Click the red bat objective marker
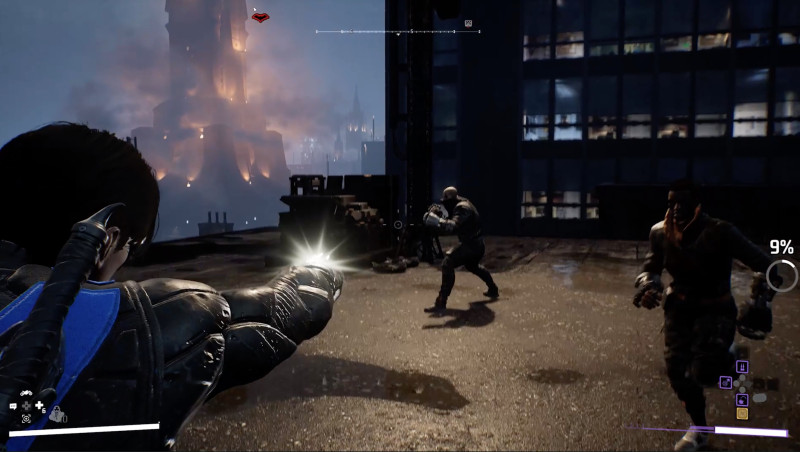800x452 pixels. click(x=260, y=17)
